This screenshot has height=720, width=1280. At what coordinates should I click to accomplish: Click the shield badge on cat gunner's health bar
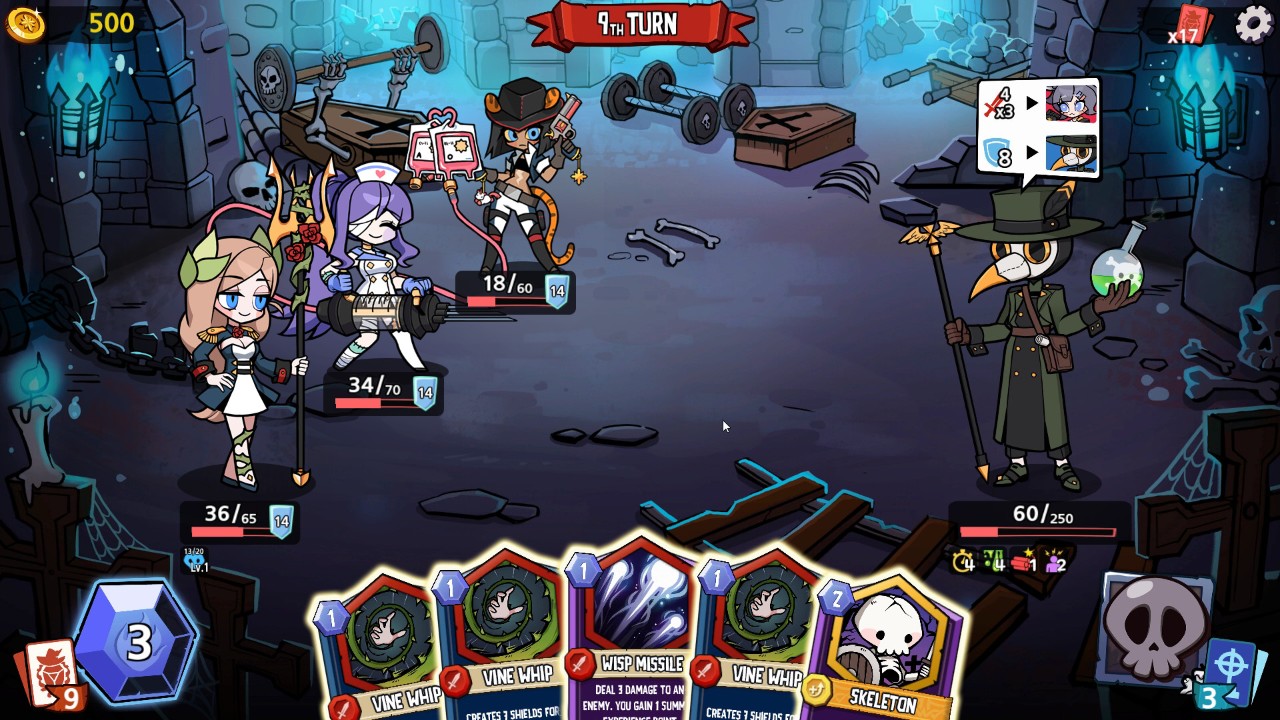pos(558,289)
